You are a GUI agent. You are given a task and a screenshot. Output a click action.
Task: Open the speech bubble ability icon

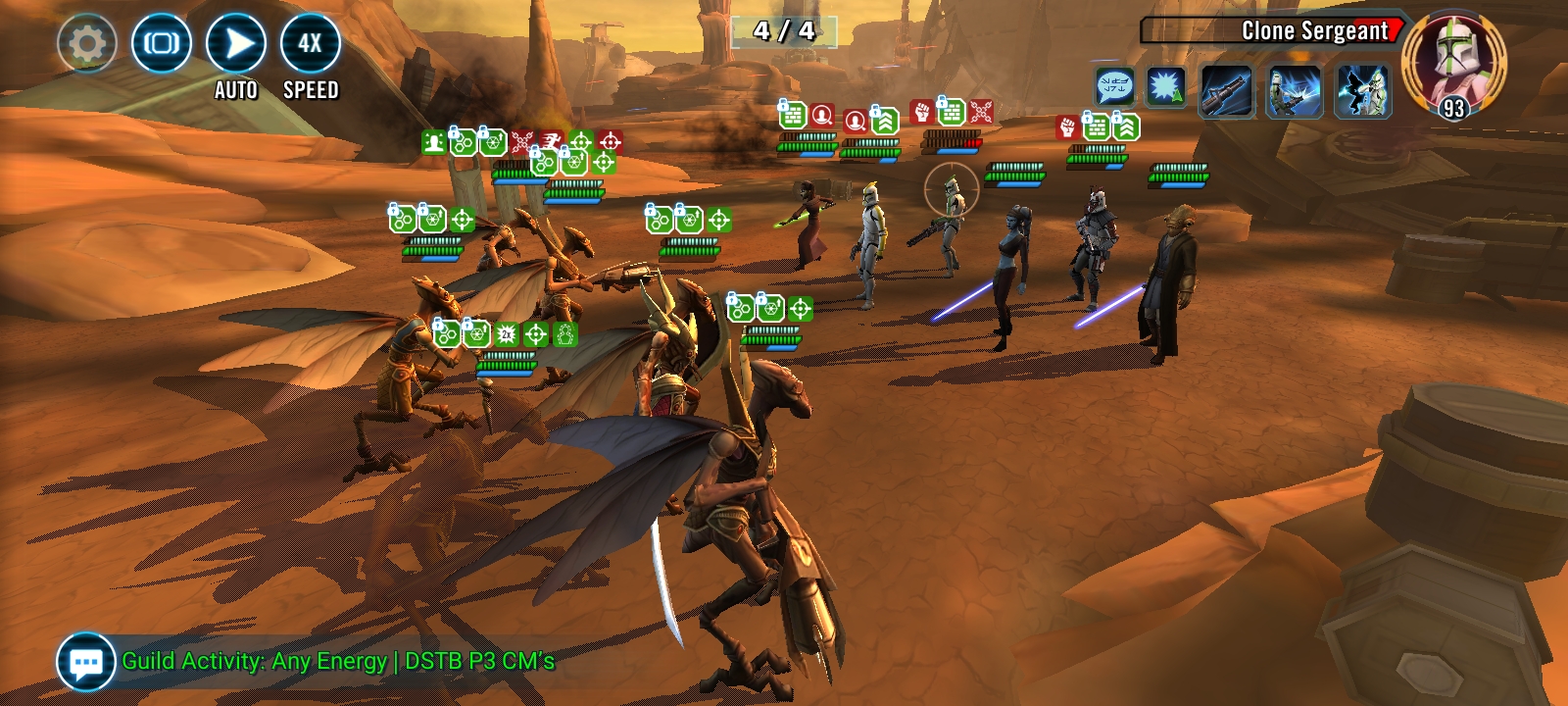tap(1114, 87)
